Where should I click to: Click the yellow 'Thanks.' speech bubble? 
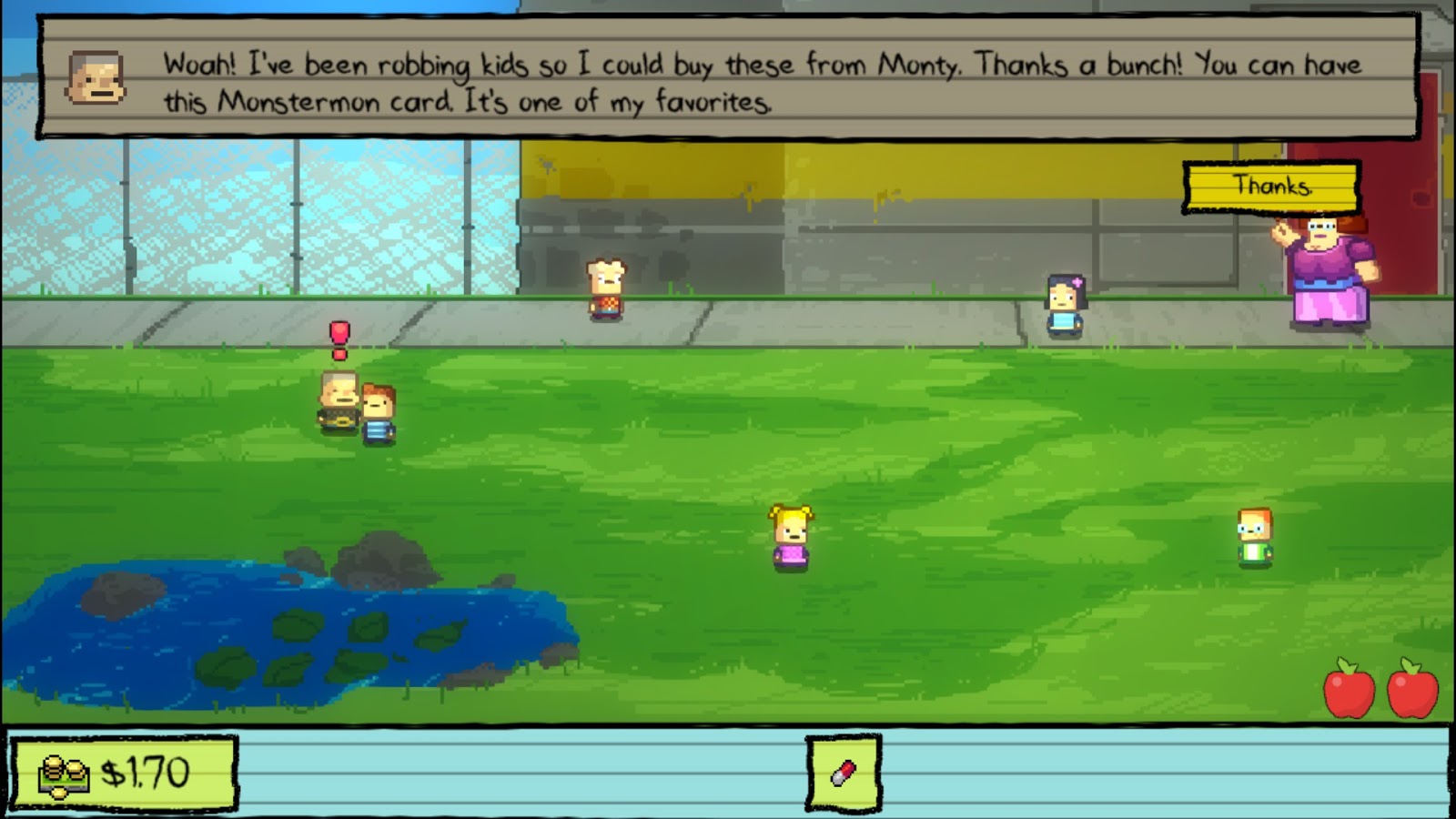[1272, 188]
